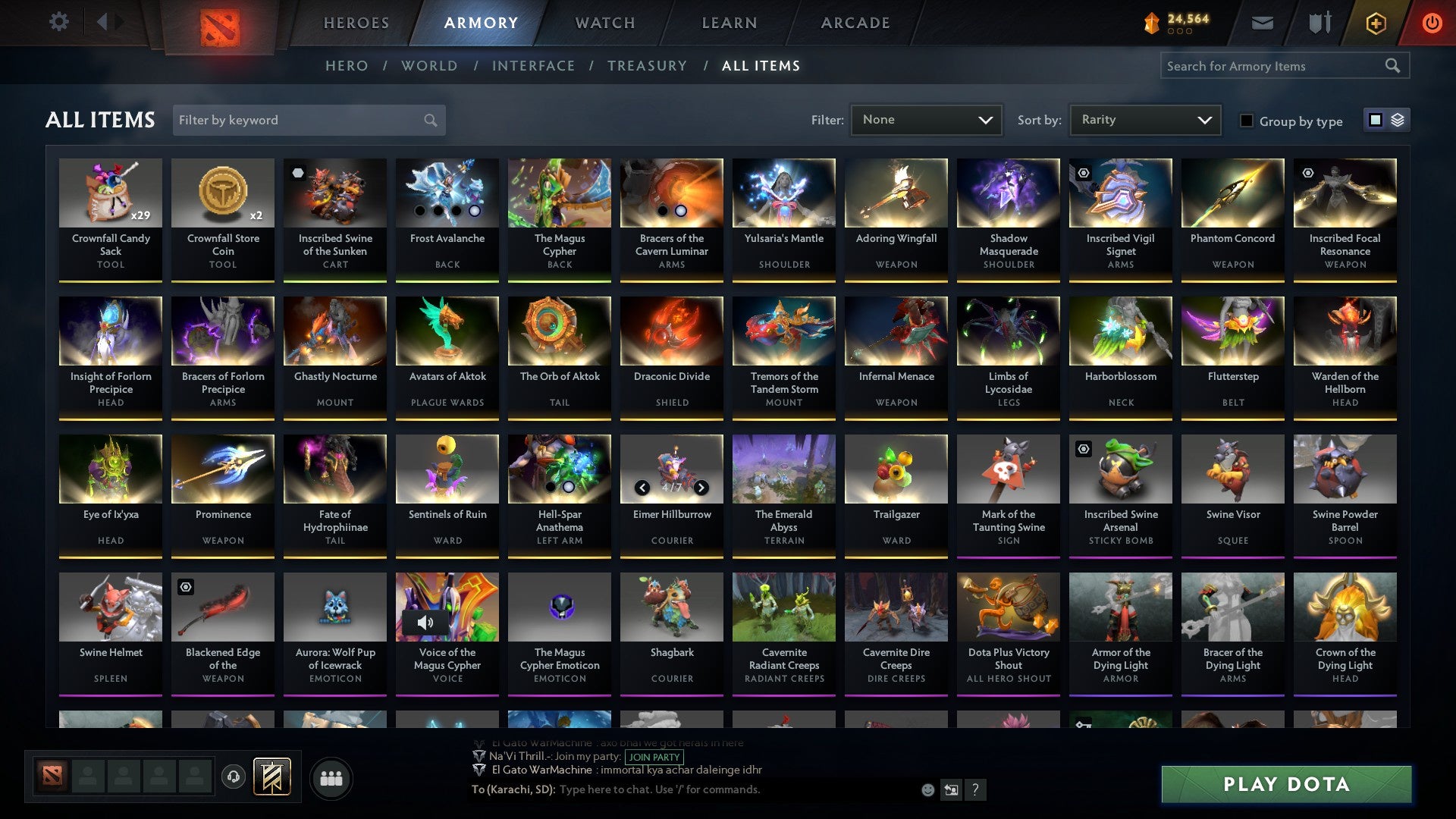Open the Dota Plus hexagon icon
This screenshot has width=1456, height=819.
[x=1375, y=22]
